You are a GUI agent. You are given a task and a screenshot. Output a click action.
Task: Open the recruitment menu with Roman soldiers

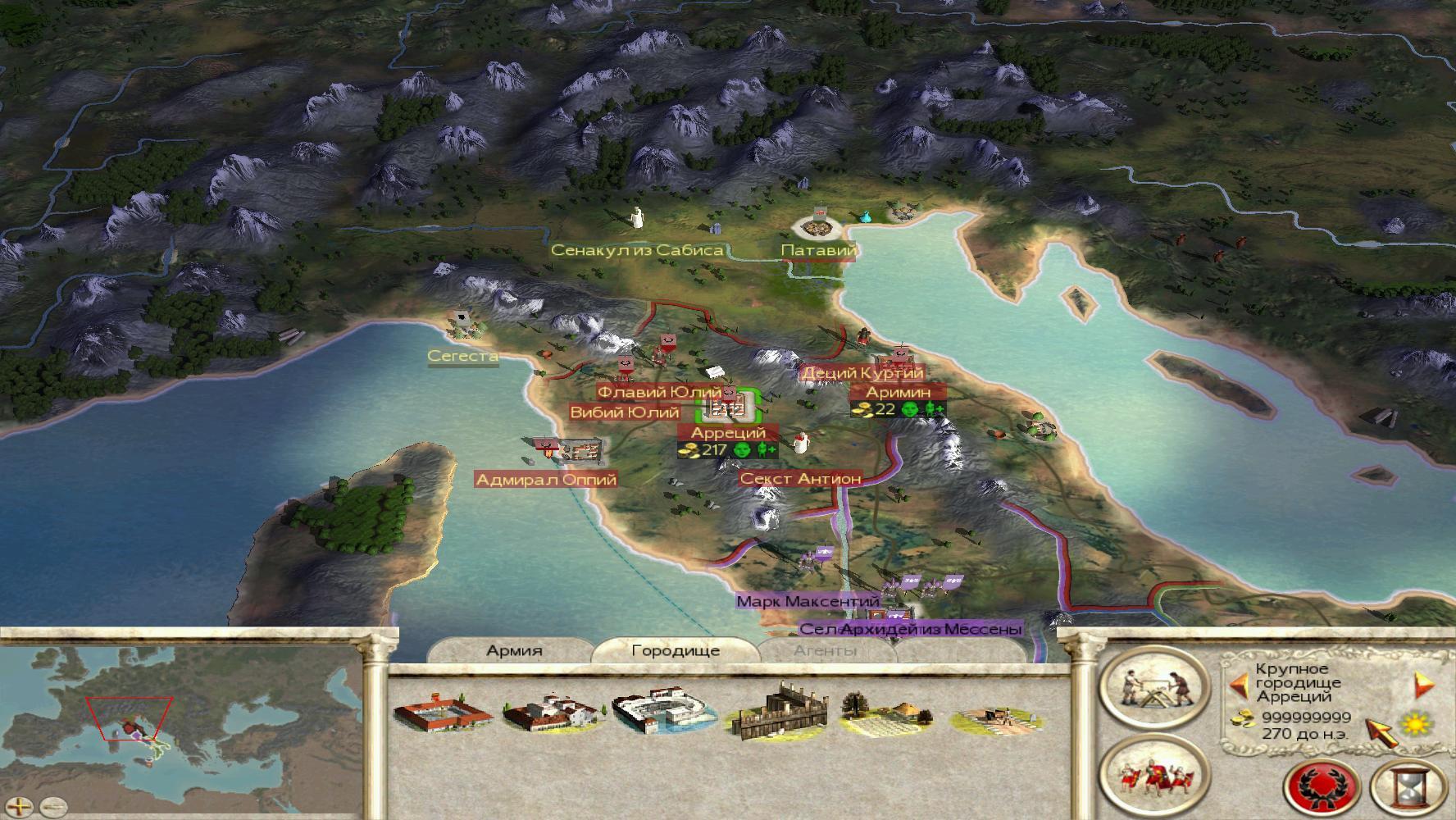click(x=1153, y=776)
